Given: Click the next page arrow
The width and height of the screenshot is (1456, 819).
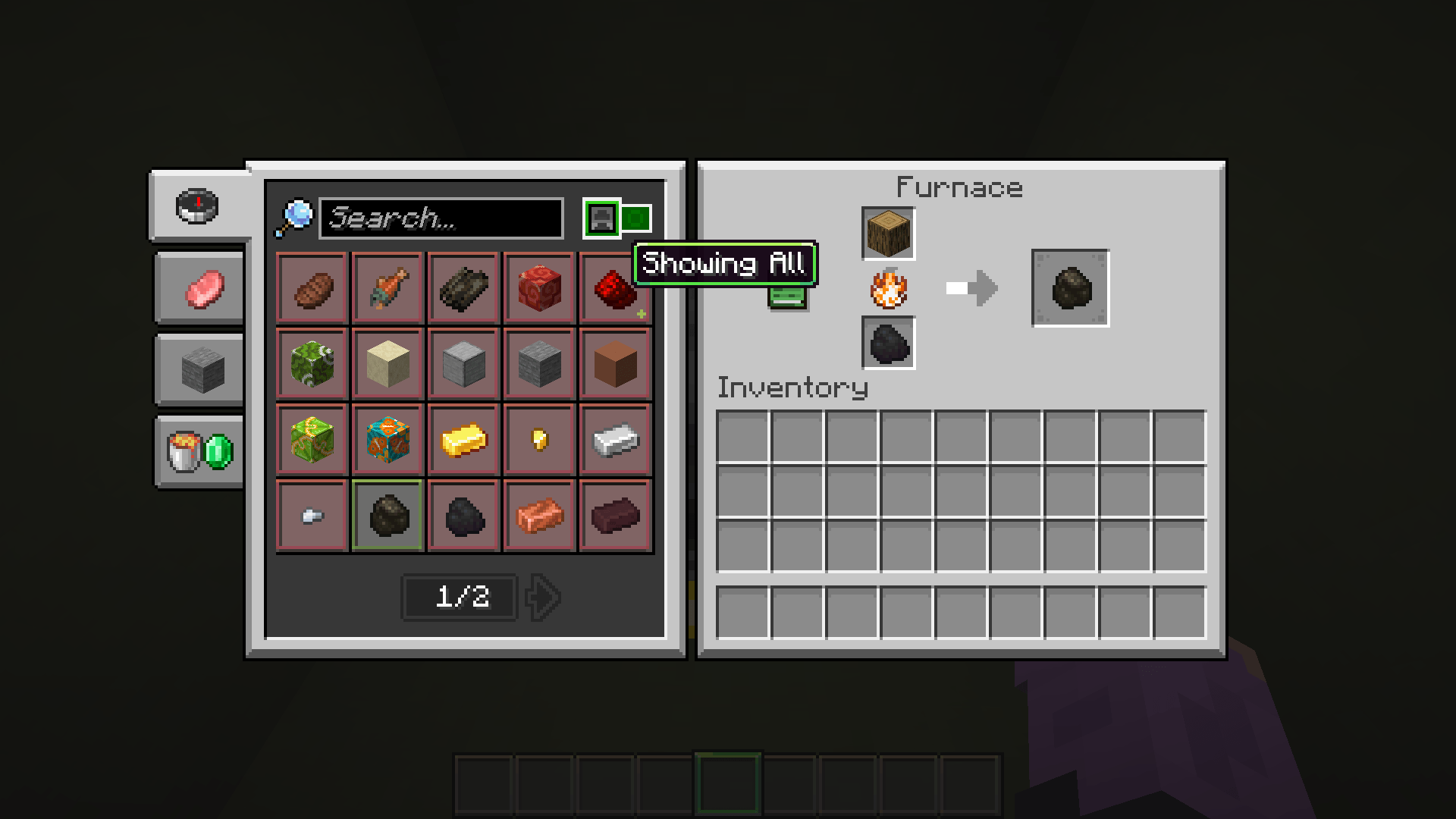Looking at the screenshot, I should coord(542,598).
